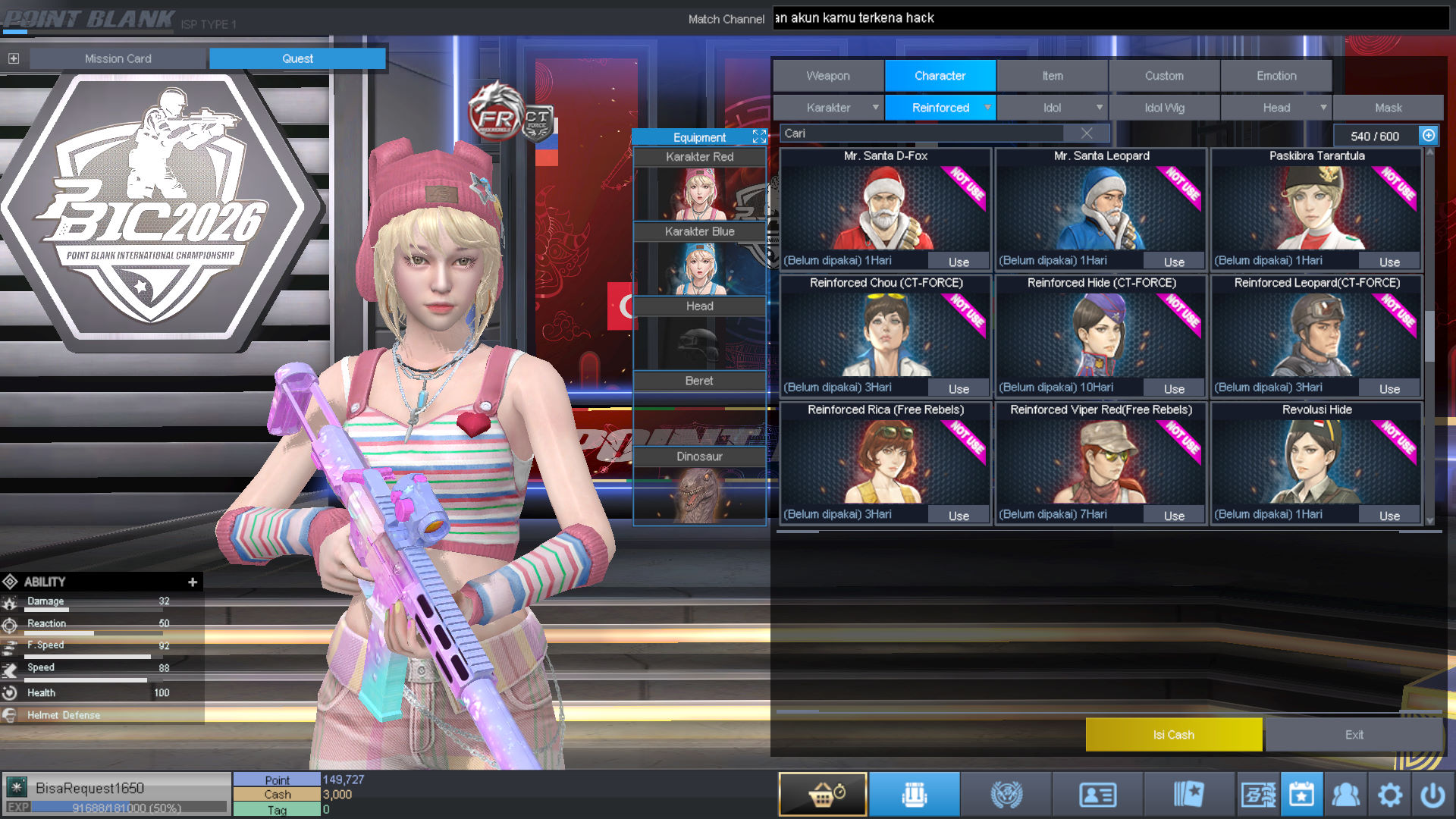Open the shop basket icon
This screenshot has height=819, width=1456.
822,794
